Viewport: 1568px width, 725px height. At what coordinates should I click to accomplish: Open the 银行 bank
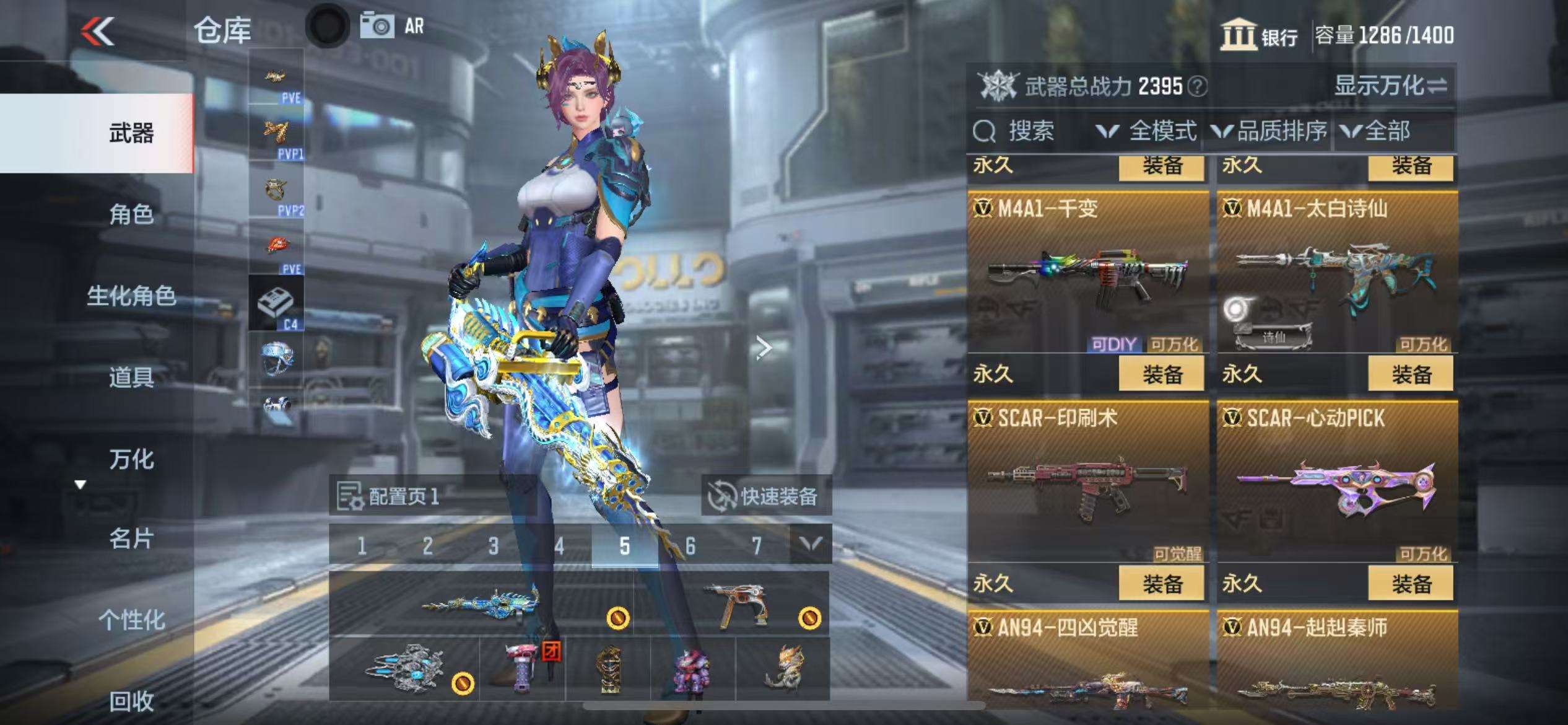1260,35
